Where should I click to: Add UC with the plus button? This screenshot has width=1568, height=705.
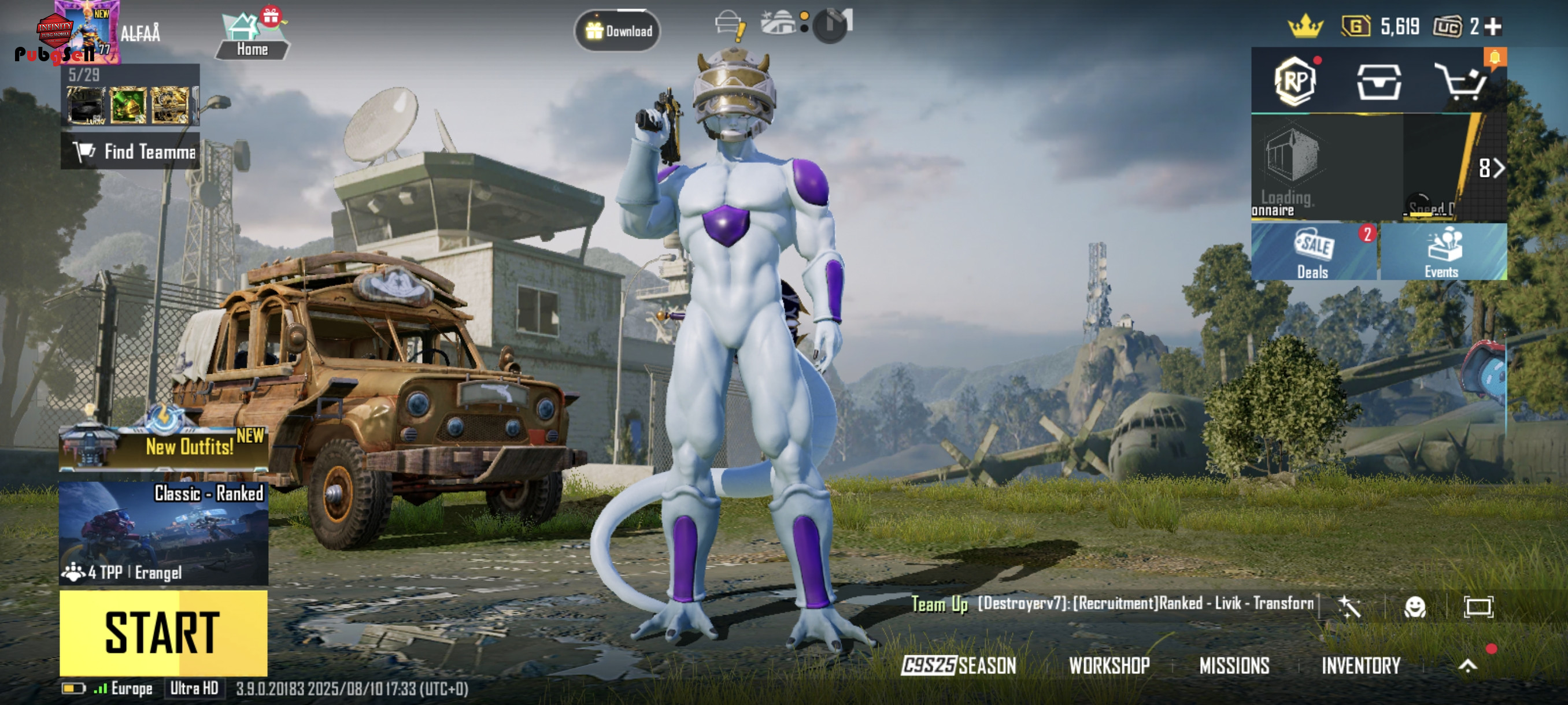(1492, 27)
